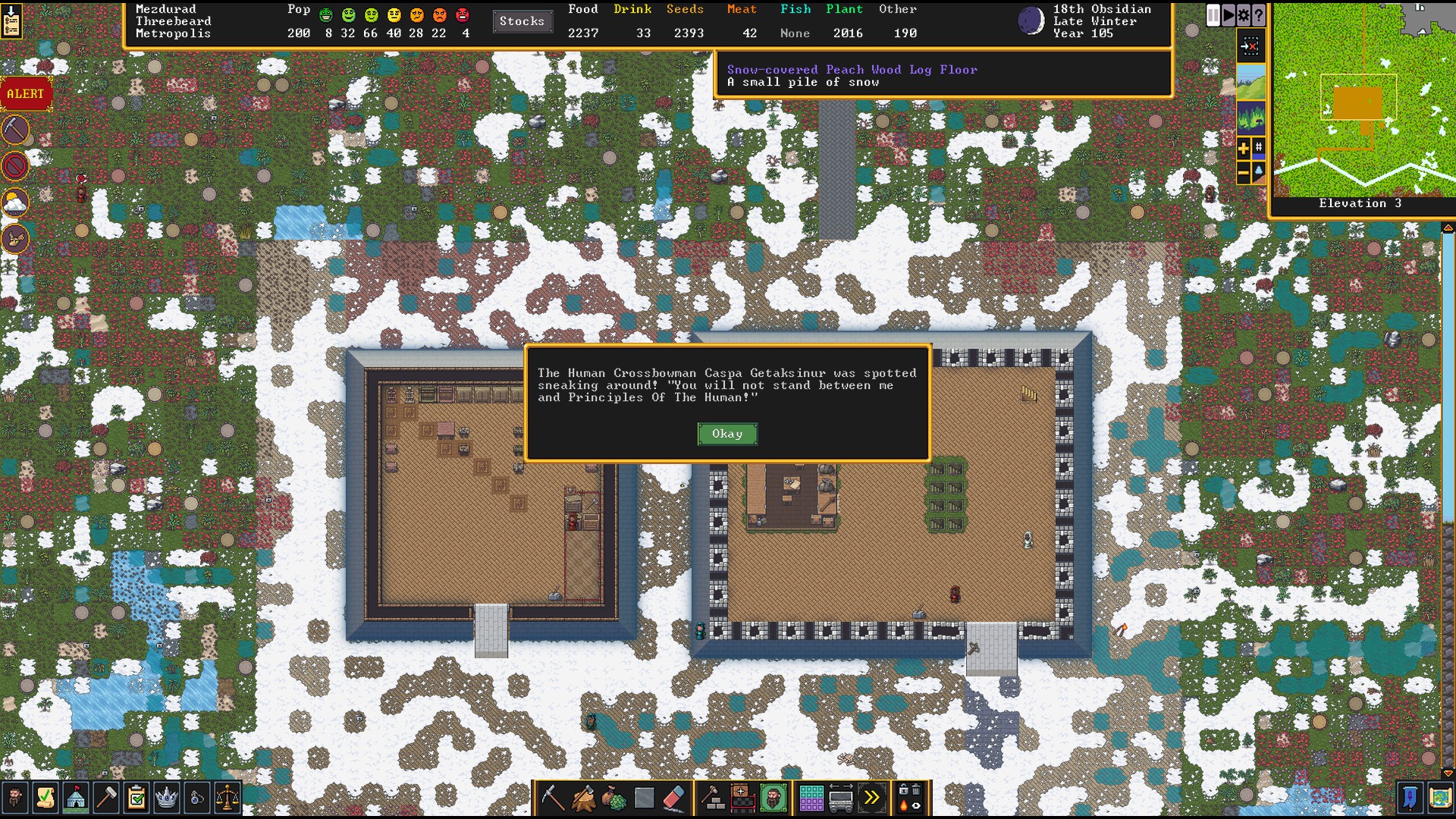1456x819 pixels.
Task: Dismiss the crossbowman alert with Okay
Action: [x=726, y=434]
